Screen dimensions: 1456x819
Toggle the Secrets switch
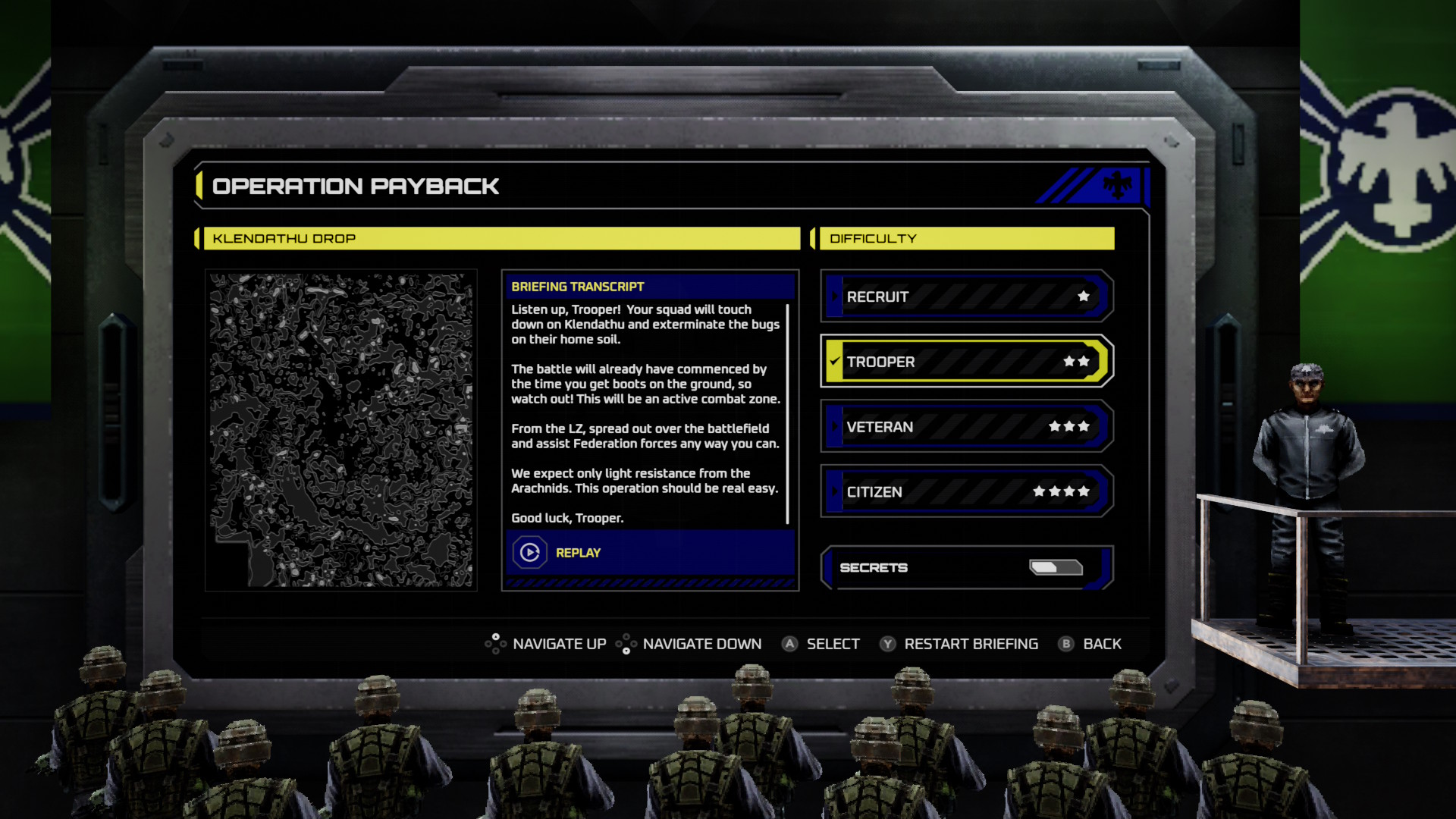click(1055, 567)
